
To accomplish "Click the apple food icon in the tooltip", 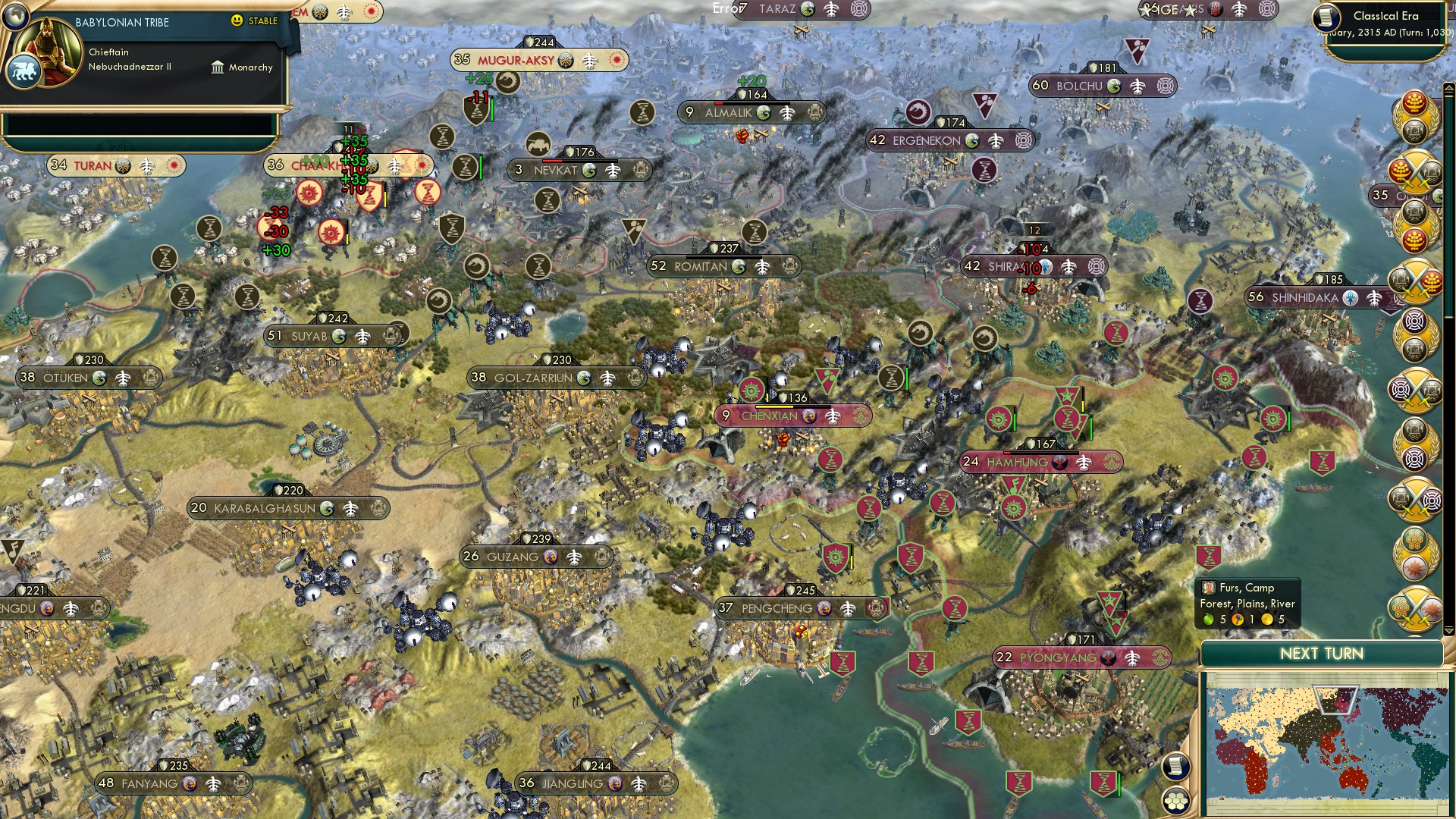I will pos(1209,620).
